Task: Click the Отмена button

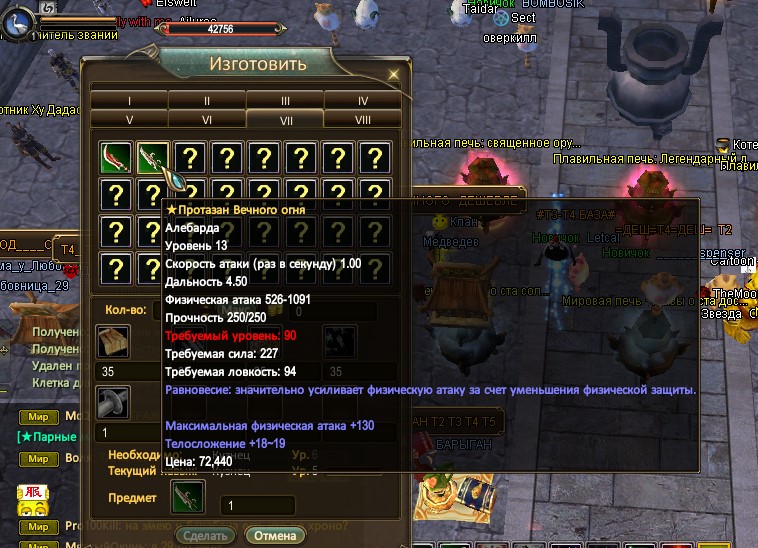Action: coord(275,535)
